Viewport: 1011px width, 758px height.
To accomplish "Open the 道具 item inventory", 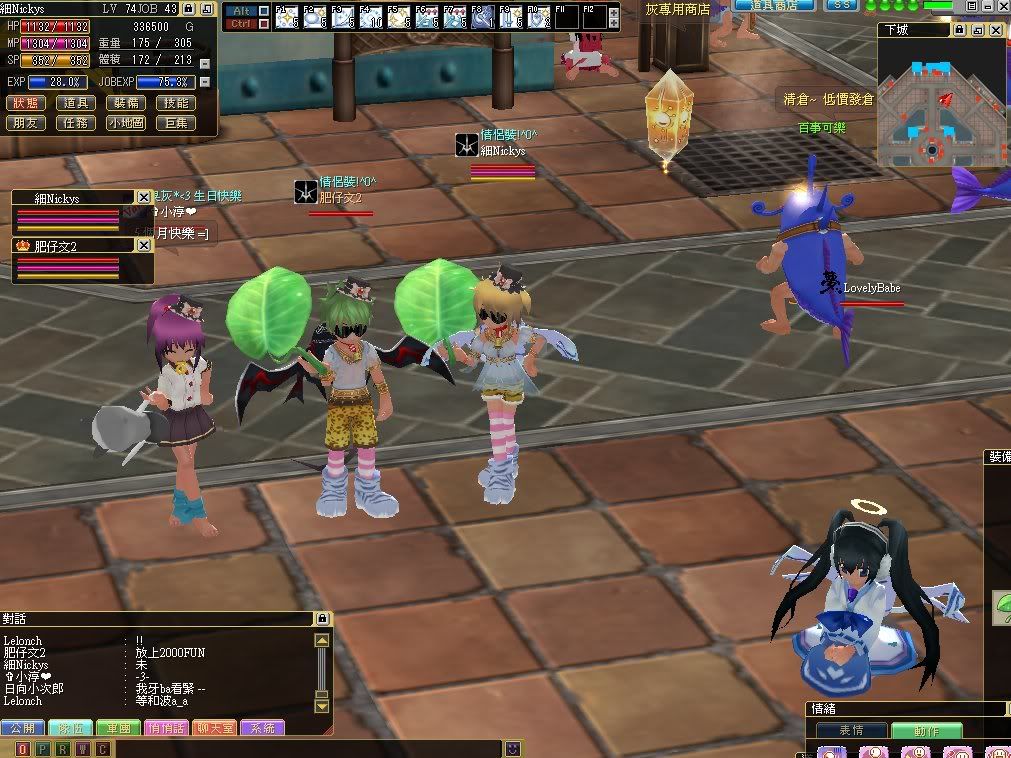I will coord(75,103).
